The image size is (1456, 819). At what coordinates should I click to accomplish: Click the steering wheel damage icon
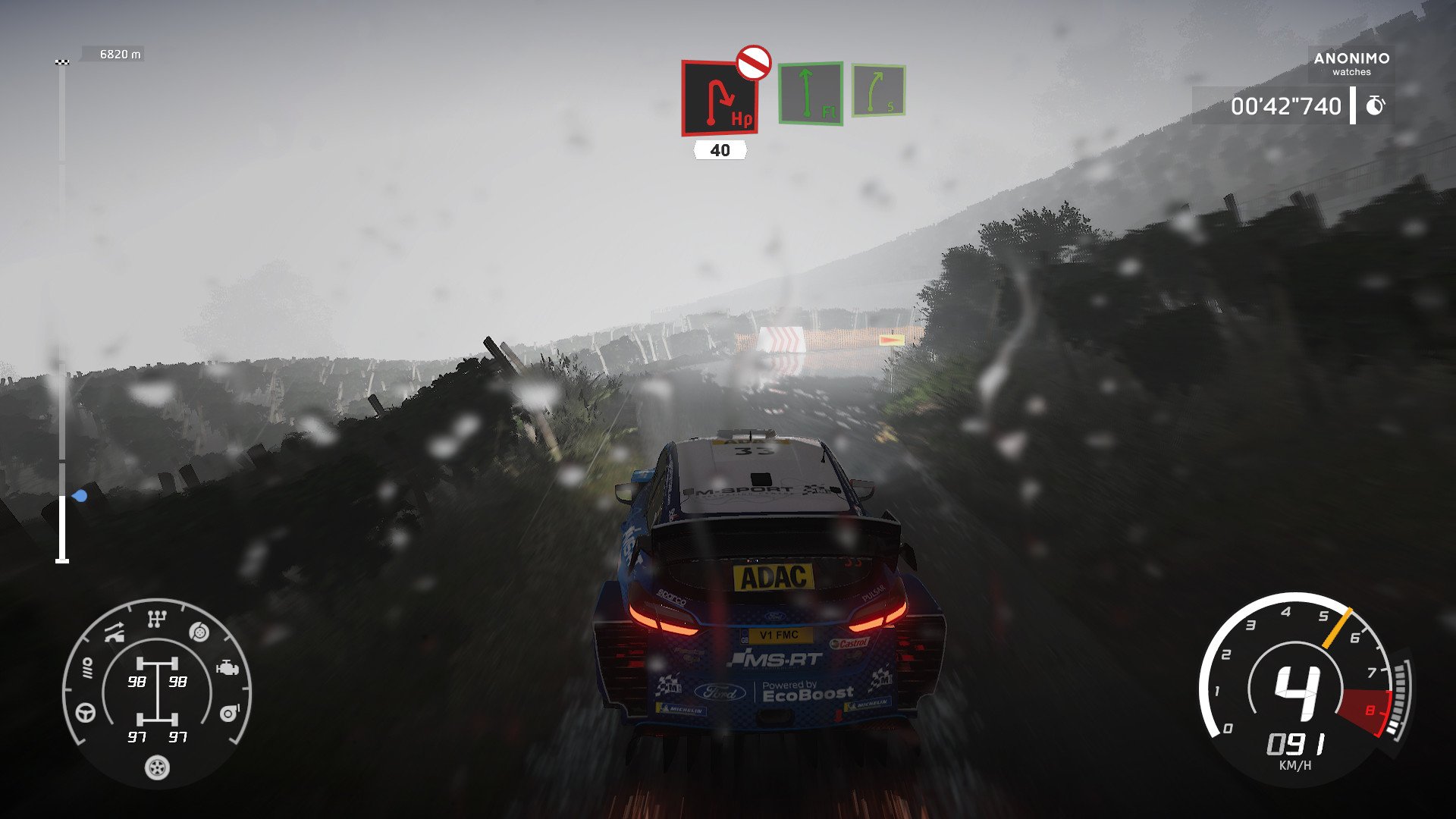tap(84, 714)
